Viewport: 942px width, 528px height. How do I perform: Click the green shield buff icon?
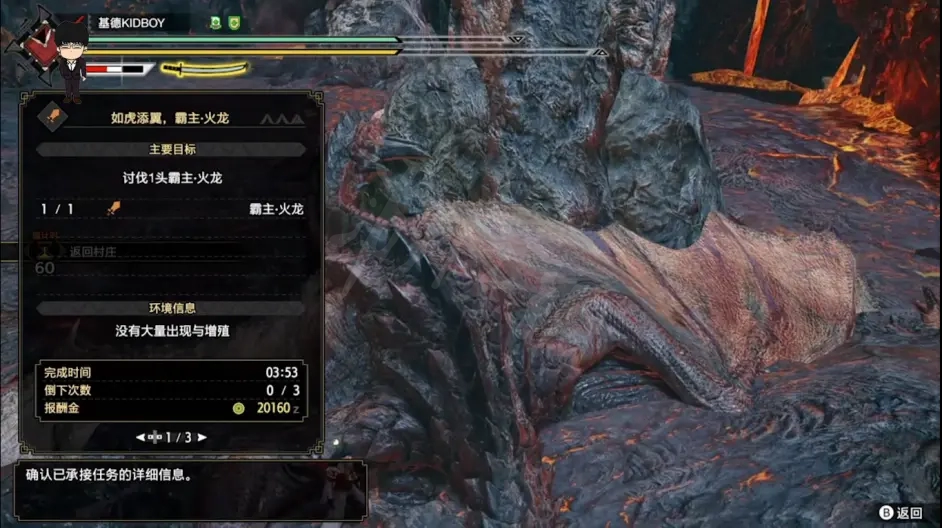(234, 22)
